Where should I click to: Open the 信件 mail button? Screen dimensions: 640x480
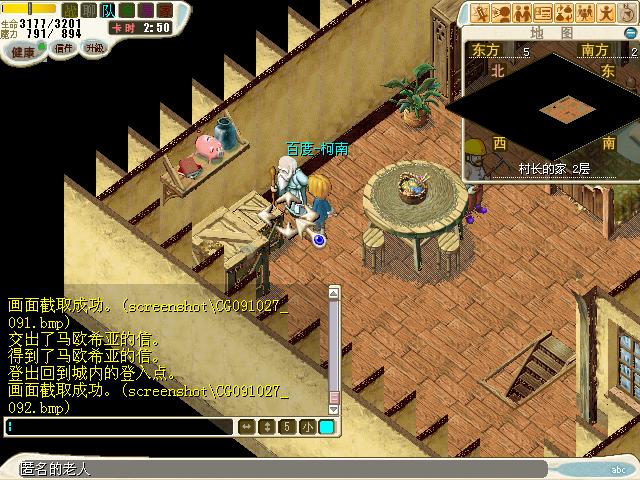click(x=64, y=47)
